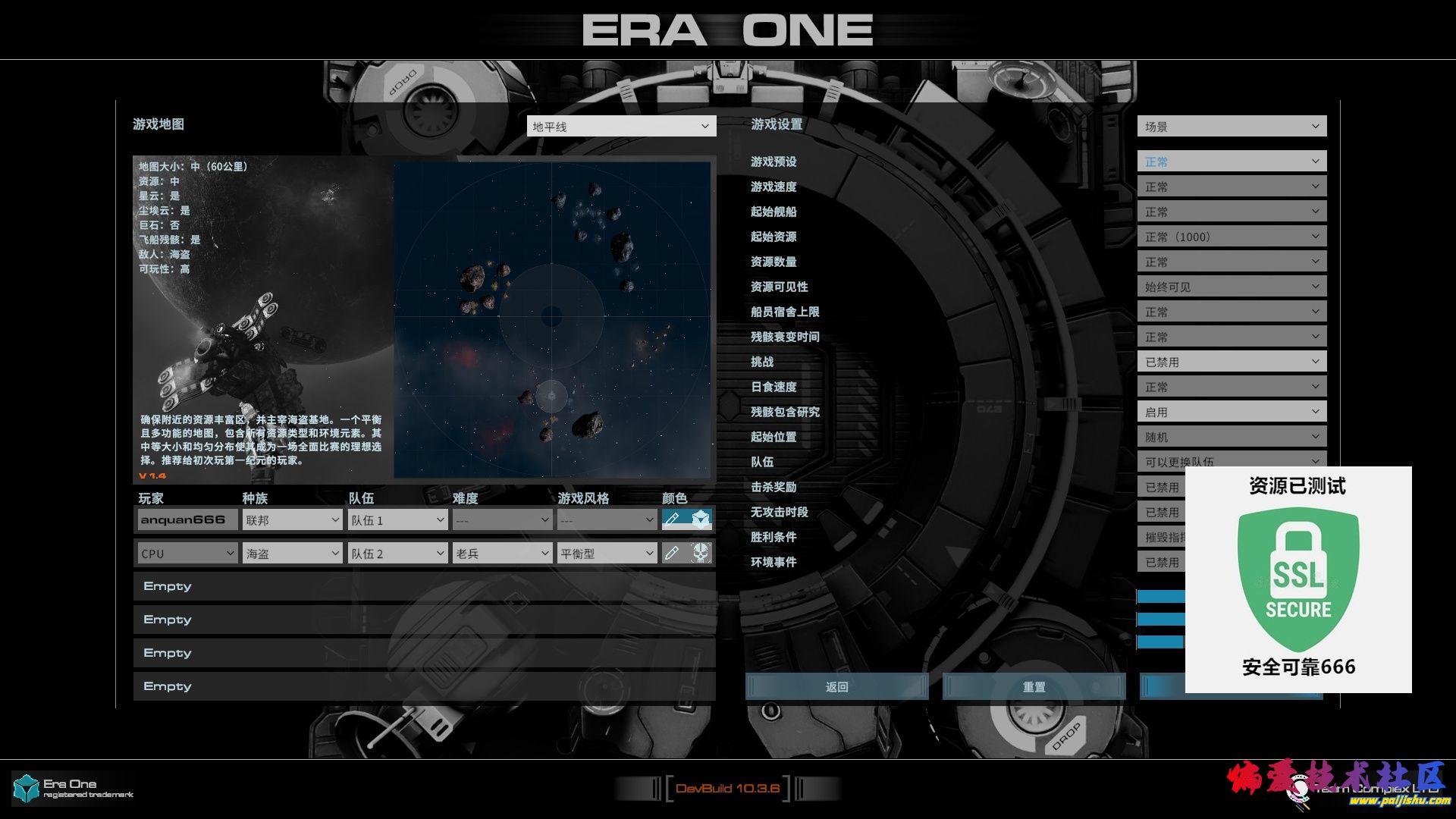
Task: Open the 队伍 1 team dropdown
Action: [397, 520]
